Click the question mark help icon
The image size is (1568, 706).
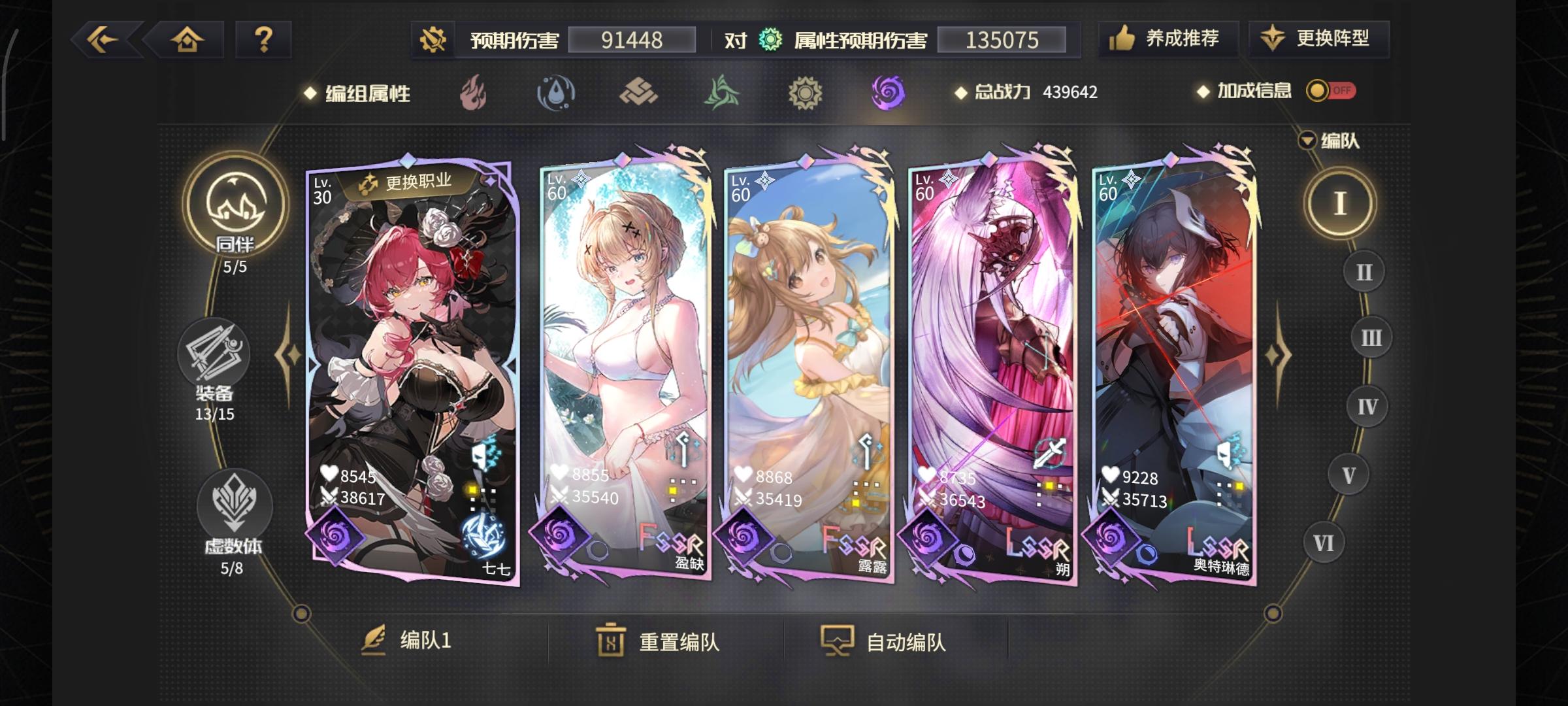pos(263,41)
